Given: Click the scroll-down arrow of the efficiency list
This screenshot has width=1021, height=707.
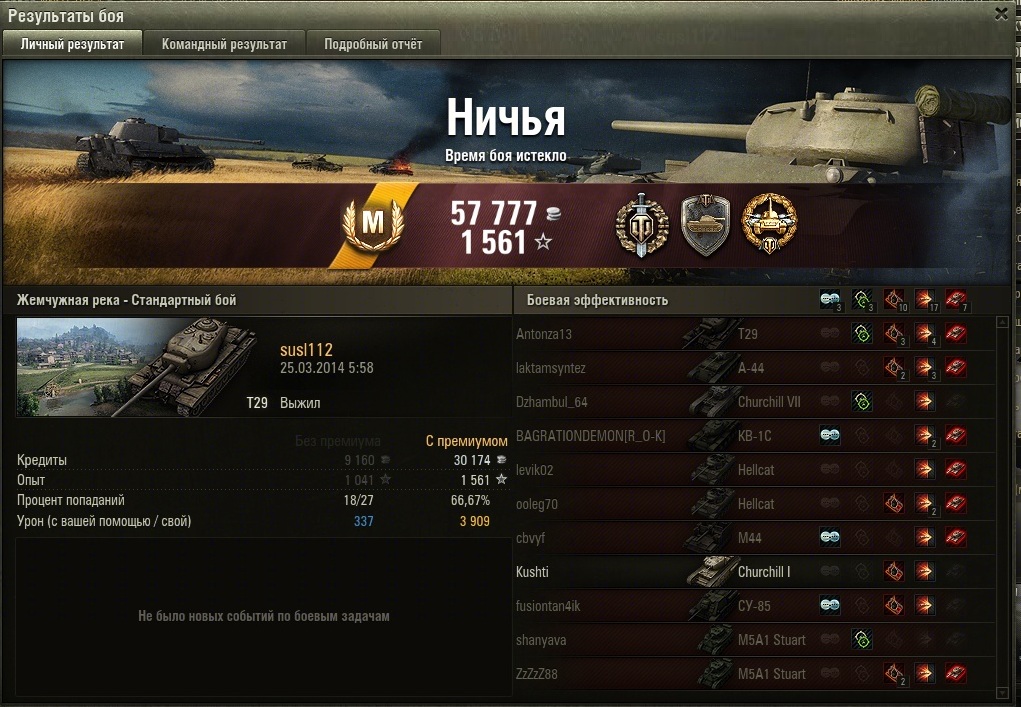Looking at the screenshot, I should tap(1003, 691).
